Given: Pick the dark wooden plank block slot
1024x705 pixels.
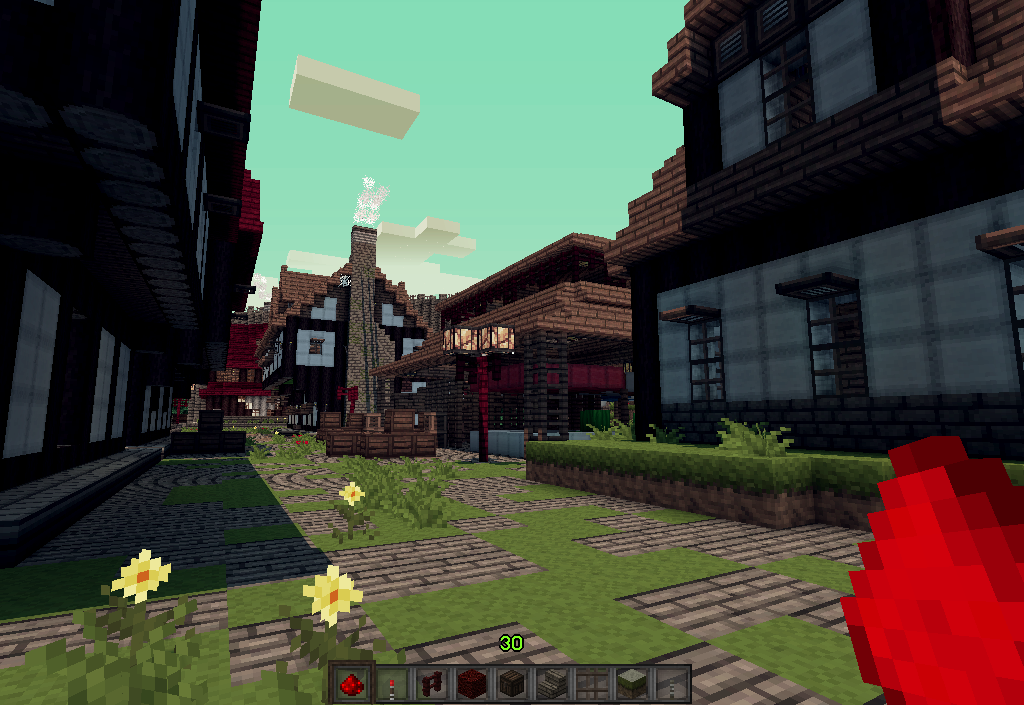Looking at the screenshot, I should (512, 685).
